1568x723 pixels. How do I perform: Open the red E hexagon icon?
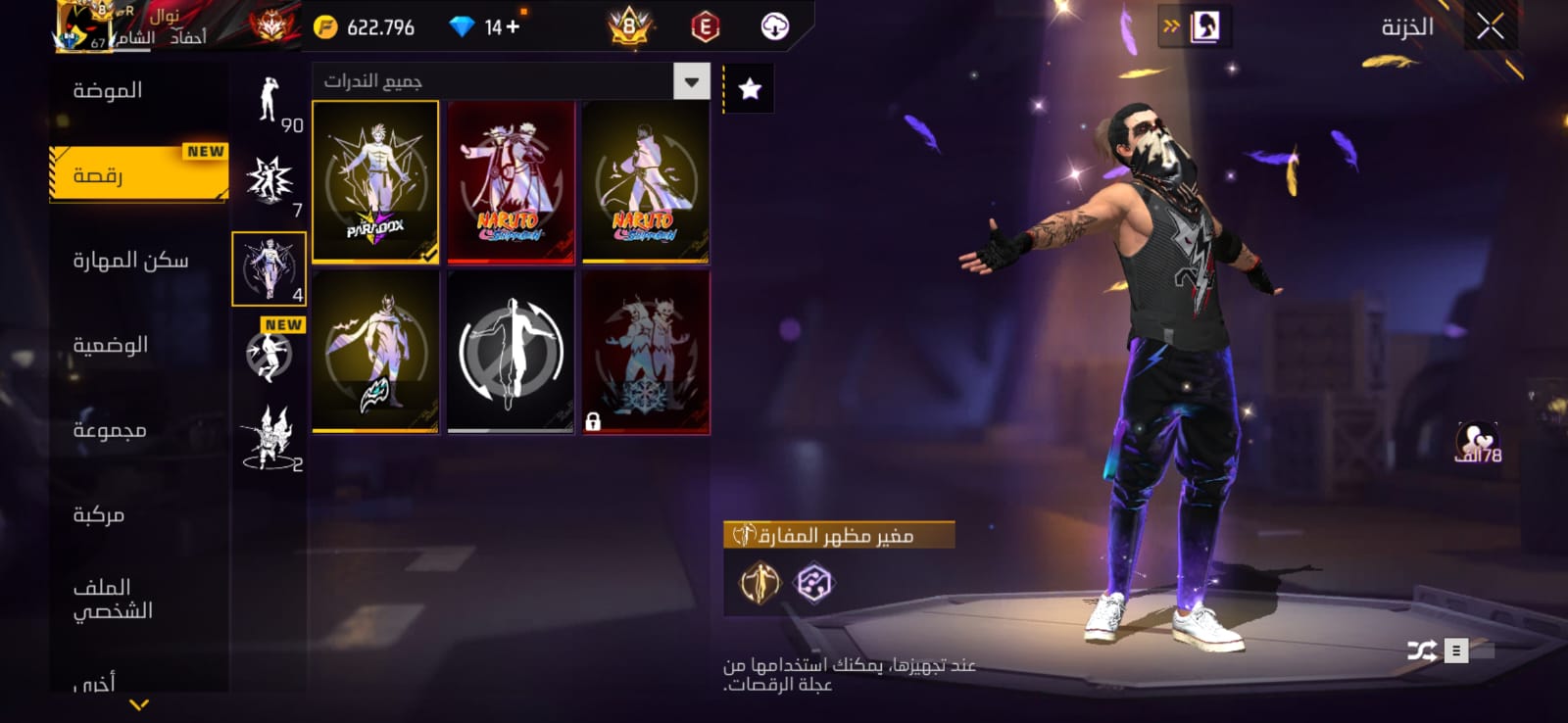(x=705, y=27)
